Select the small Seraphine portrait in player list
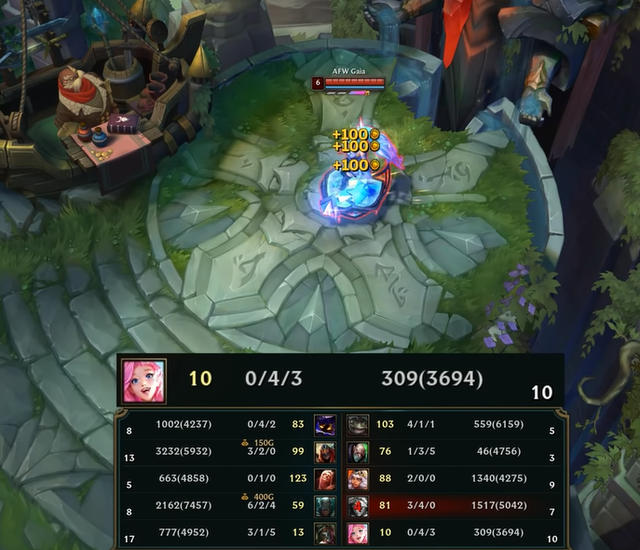Image resolution: width=640 pixels, height=550 pixels. click(x=358, y=533)
